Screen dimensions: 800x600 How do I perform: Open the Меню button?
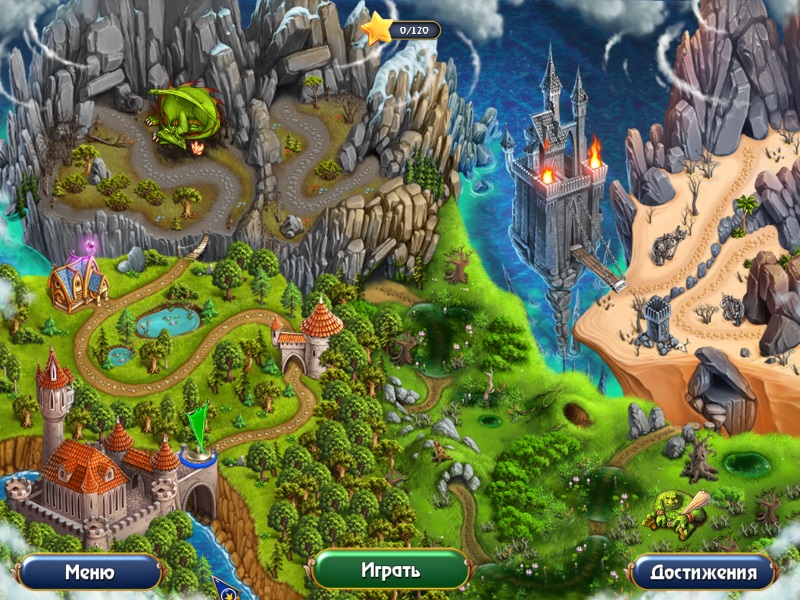click(89, 573)
